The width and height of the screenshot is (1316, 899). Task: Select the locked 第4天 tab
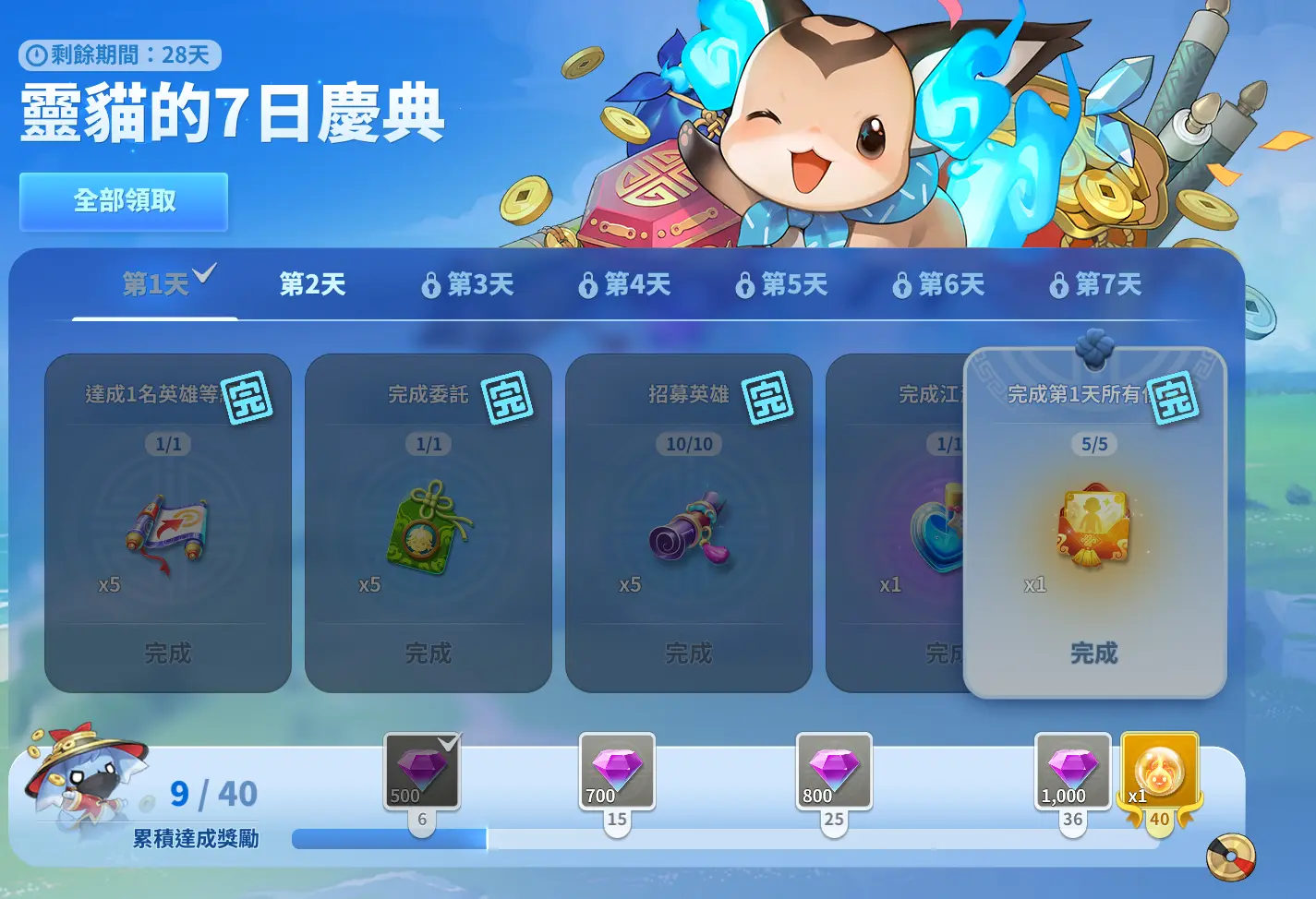[x=625, y=284]
